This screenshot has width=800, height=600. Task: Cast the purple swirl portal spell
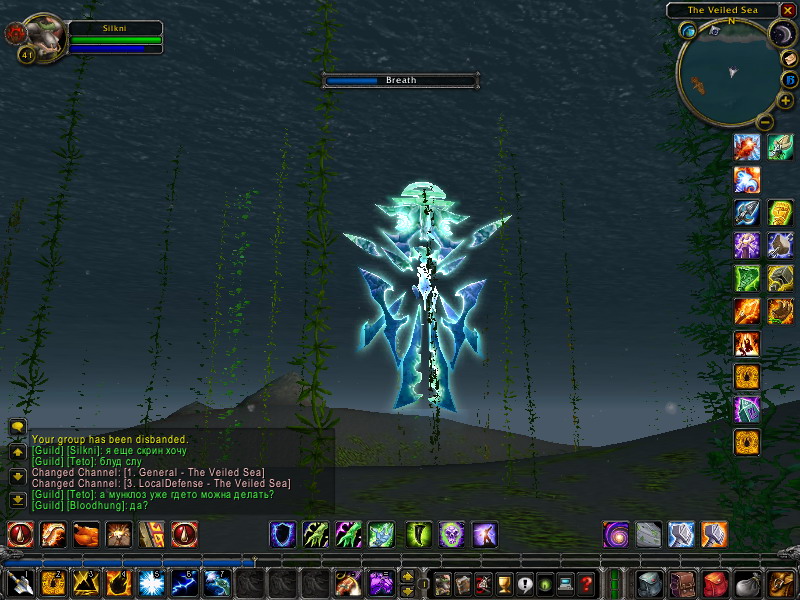616,535
